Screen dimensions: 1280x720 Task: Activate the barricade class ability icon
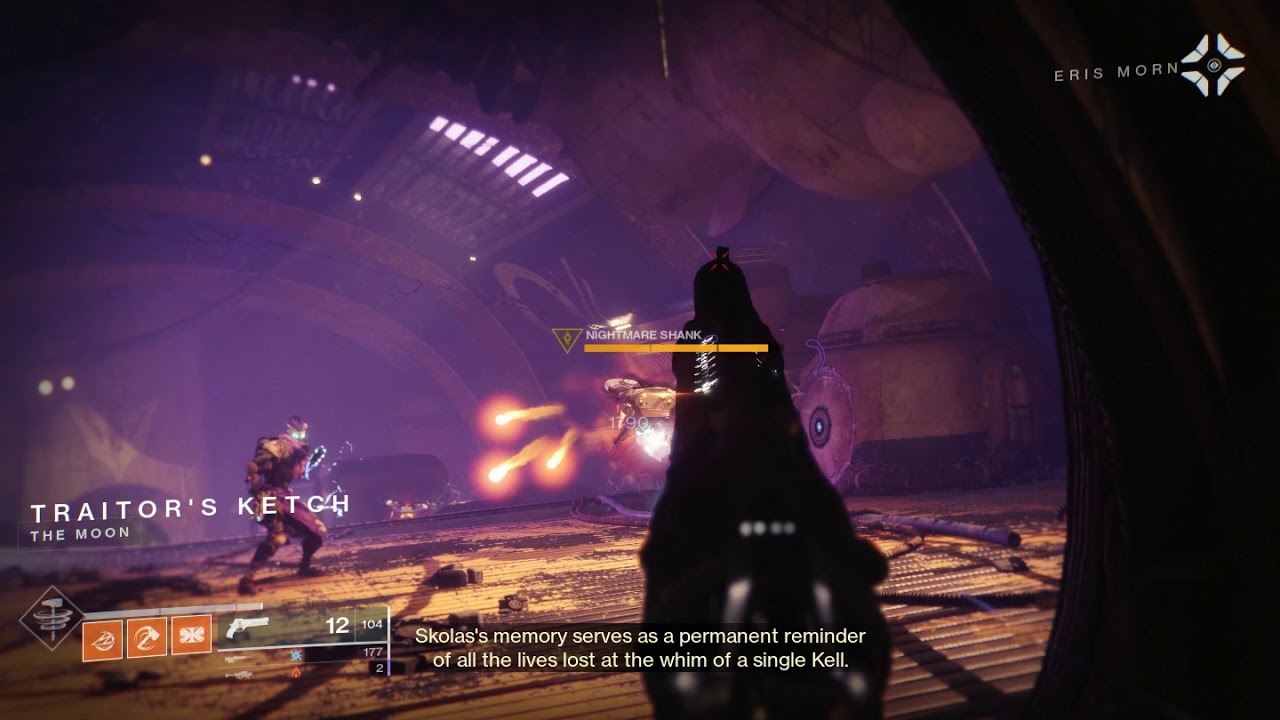191,636
